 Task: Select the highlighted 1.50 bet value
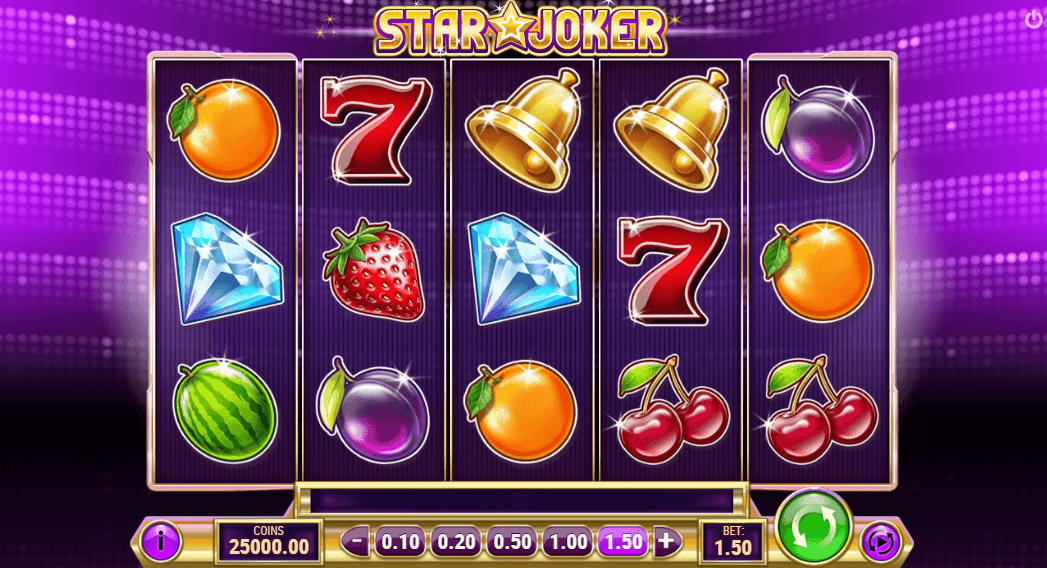pyautogui.click(x=623, y=542)
